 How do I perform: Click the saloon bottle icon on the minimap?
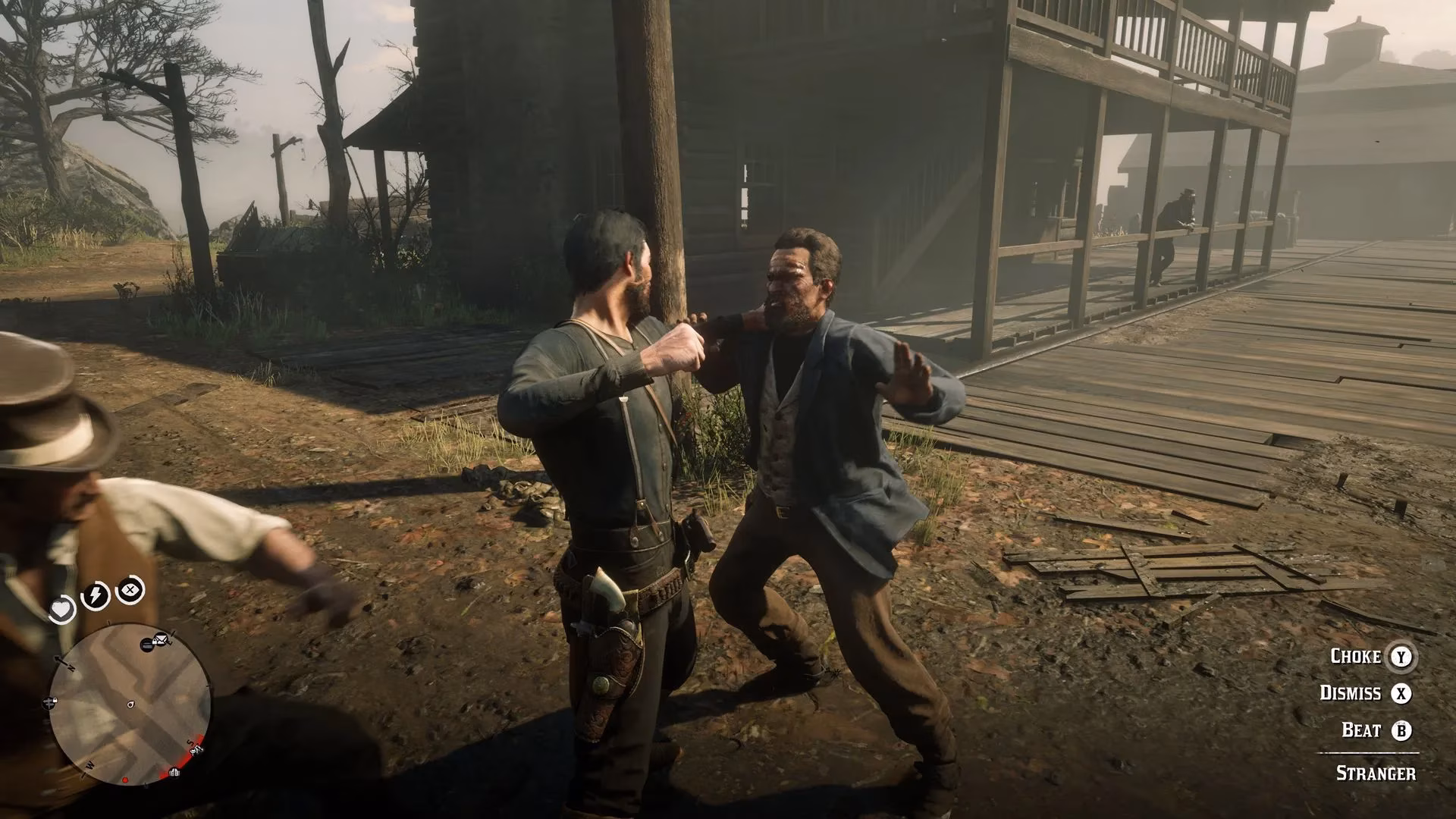click(x=146, y=644)
